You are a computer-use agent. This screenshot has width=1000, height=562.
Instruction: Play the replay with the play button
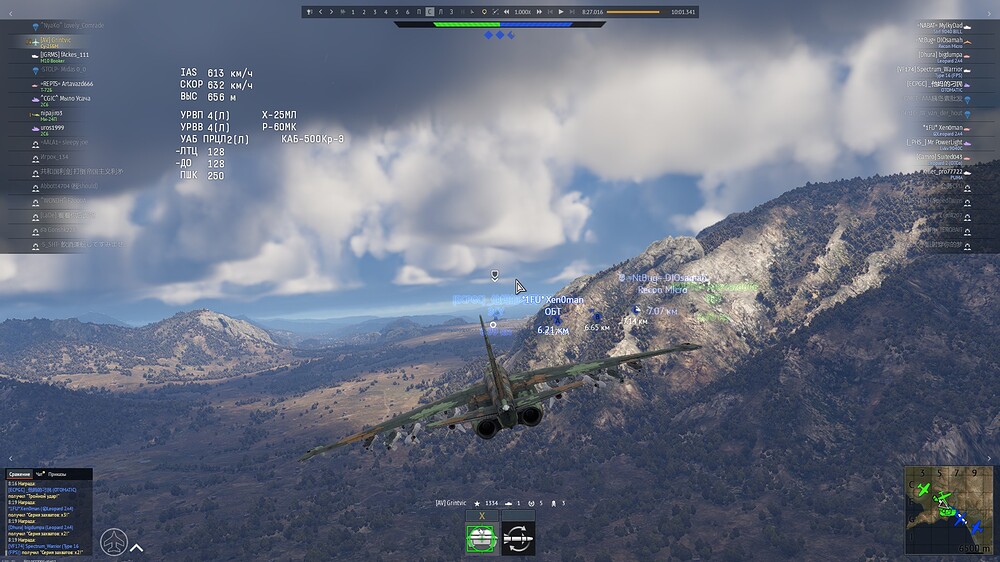click(561, 12)
